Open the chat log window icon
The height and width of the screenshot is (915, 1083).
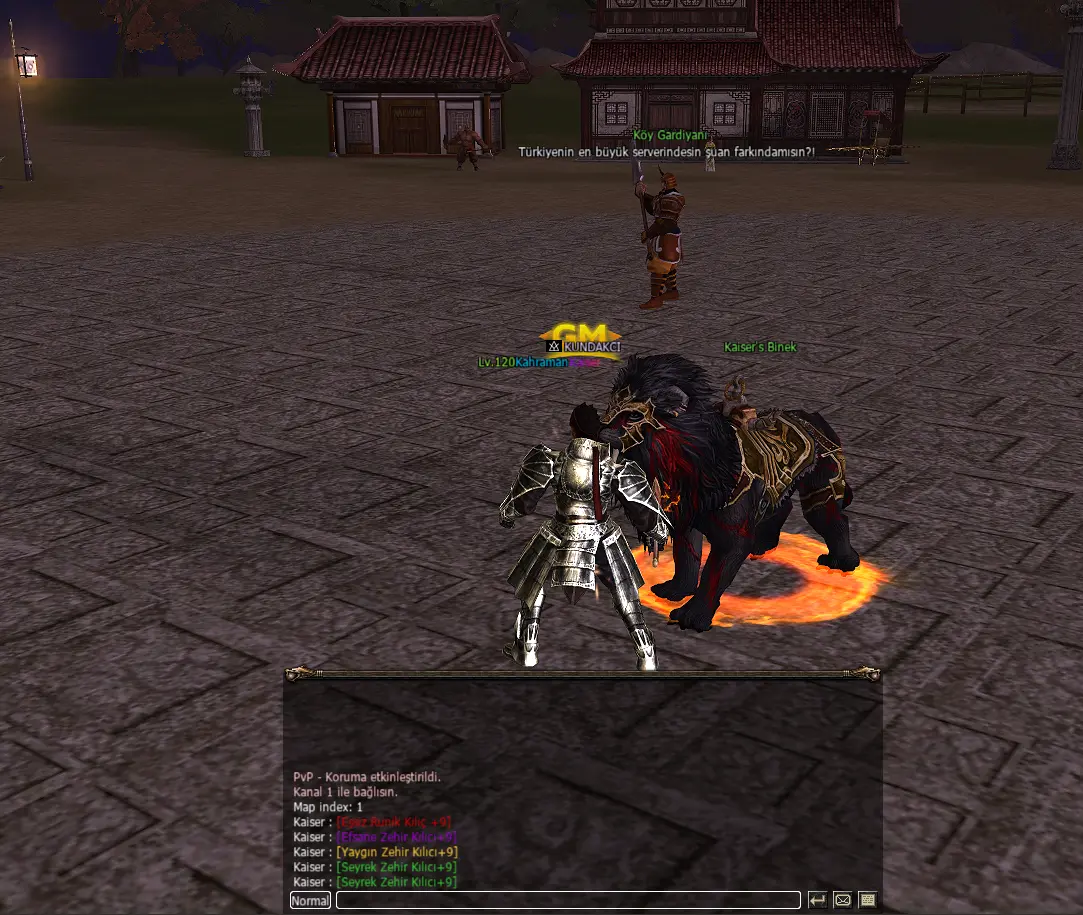point(867,900)
